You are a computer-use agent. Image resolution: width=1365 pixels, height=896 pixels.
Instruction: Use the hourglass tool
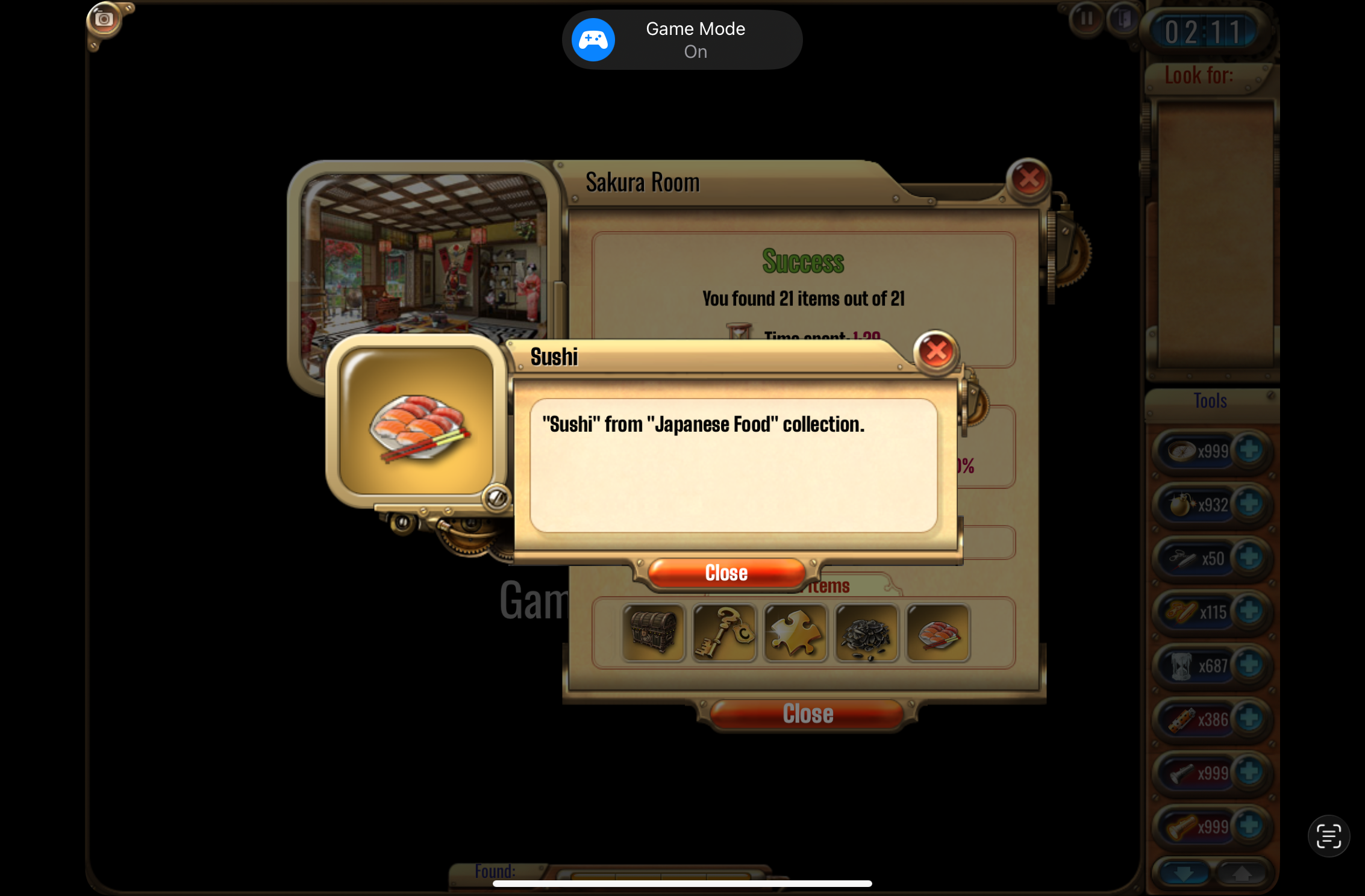click(x=1182, y=666)
